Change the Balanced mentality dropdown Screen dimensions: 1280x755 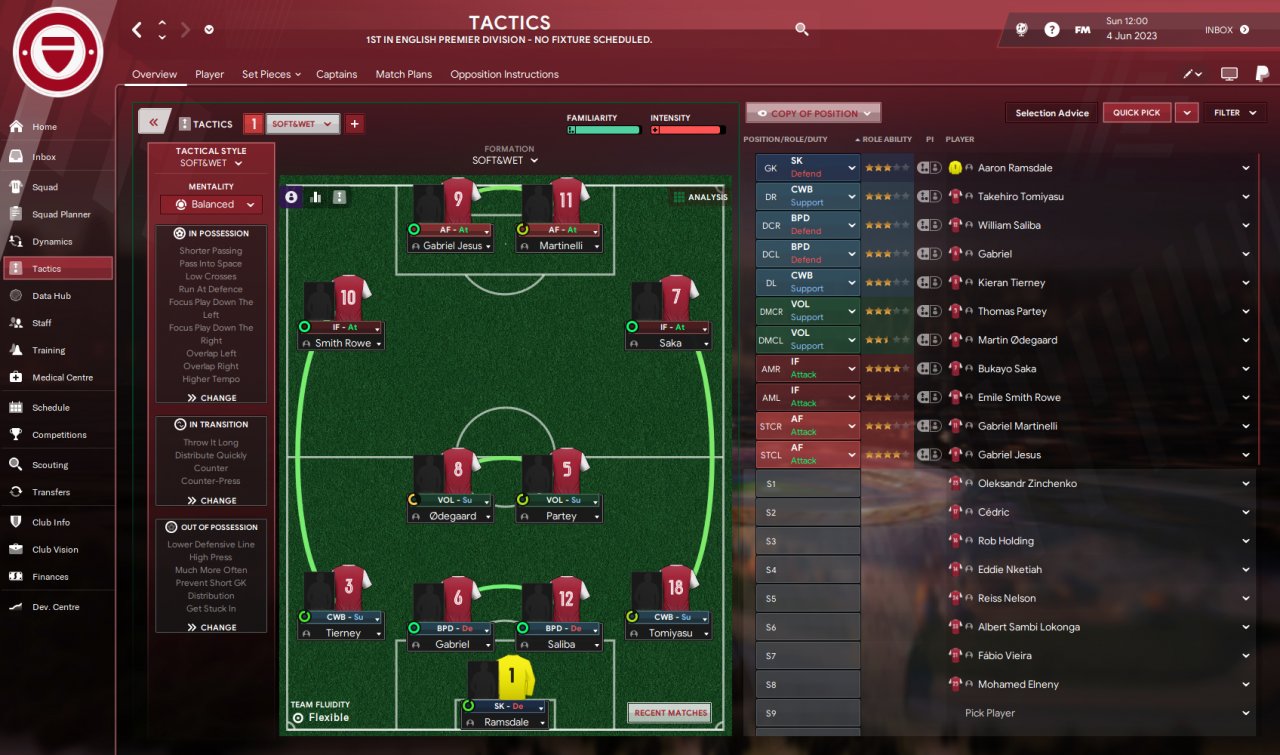point(211,204)
